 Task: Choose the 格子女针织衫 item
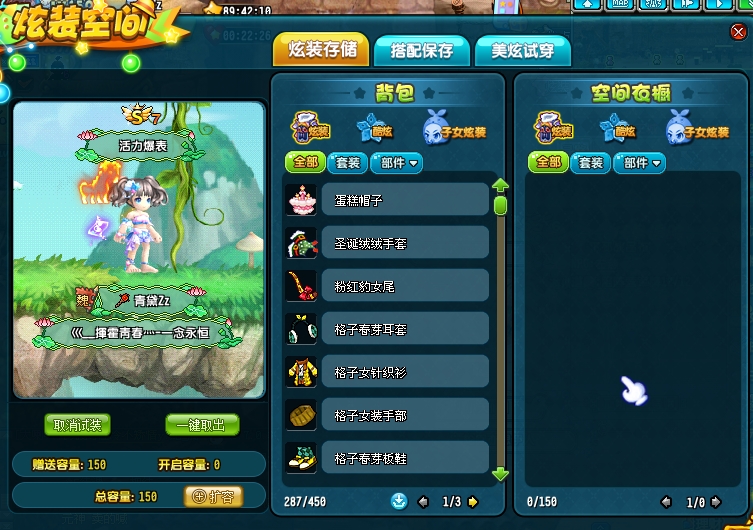(404, 372)
